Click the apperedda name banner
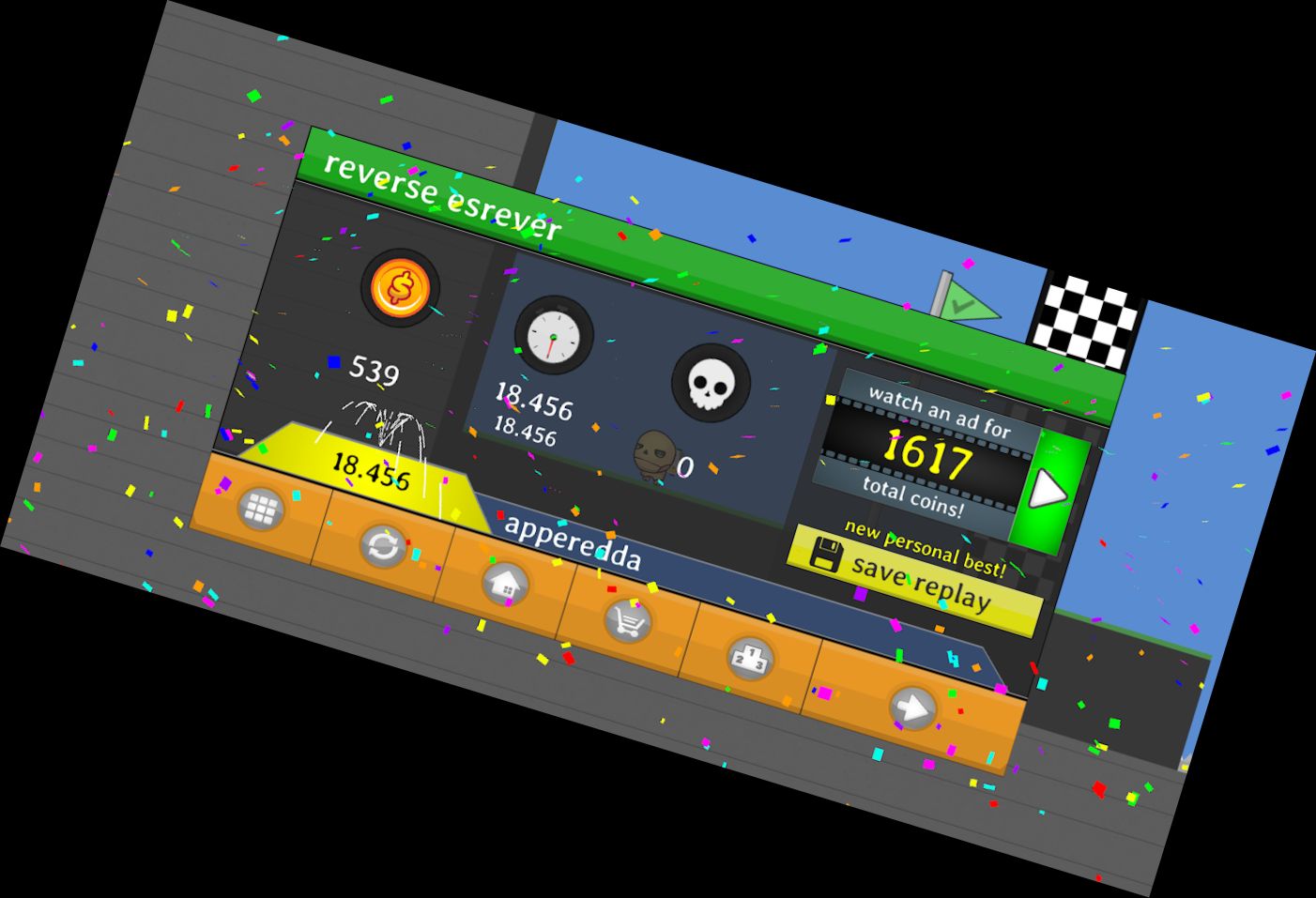This screenshot has width=1316, height=898. (572, 542)
